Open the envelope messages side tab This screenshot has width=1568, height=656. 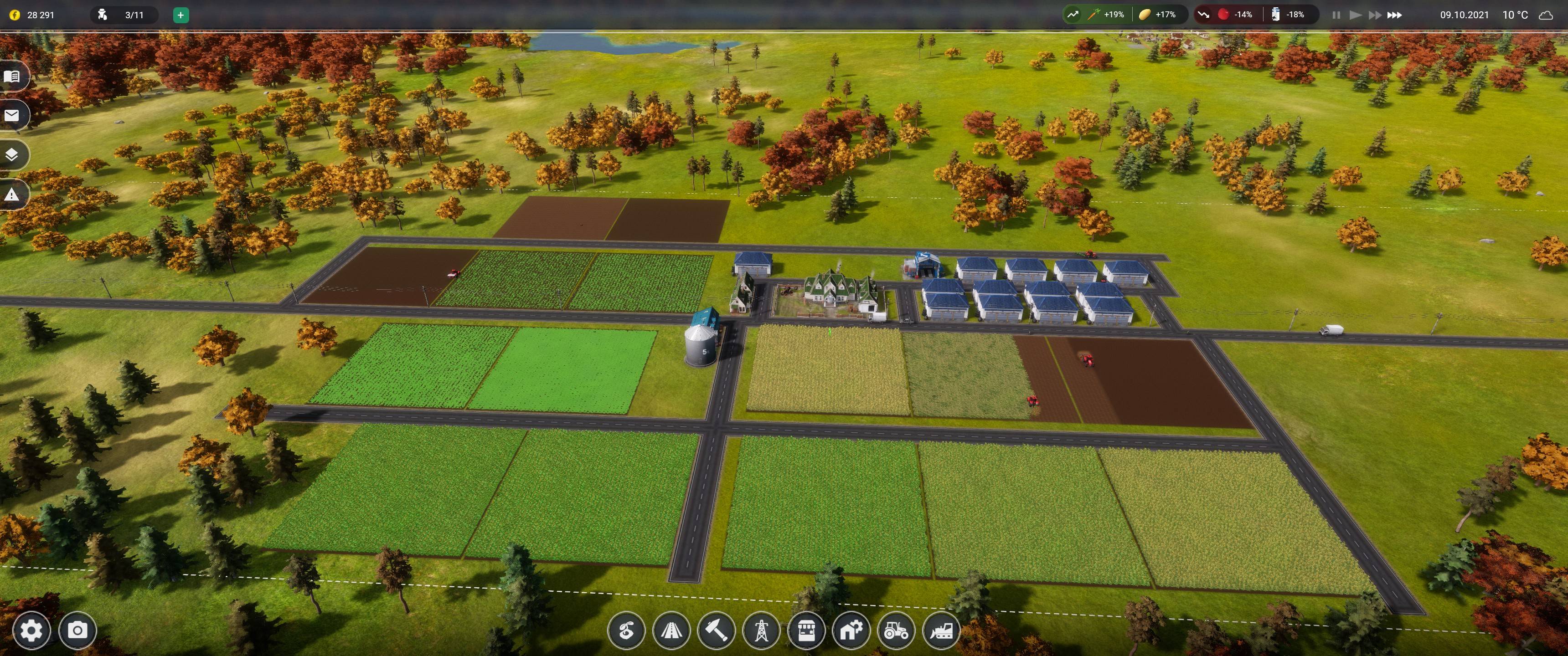pyautogui.click(x=12, y=116)
